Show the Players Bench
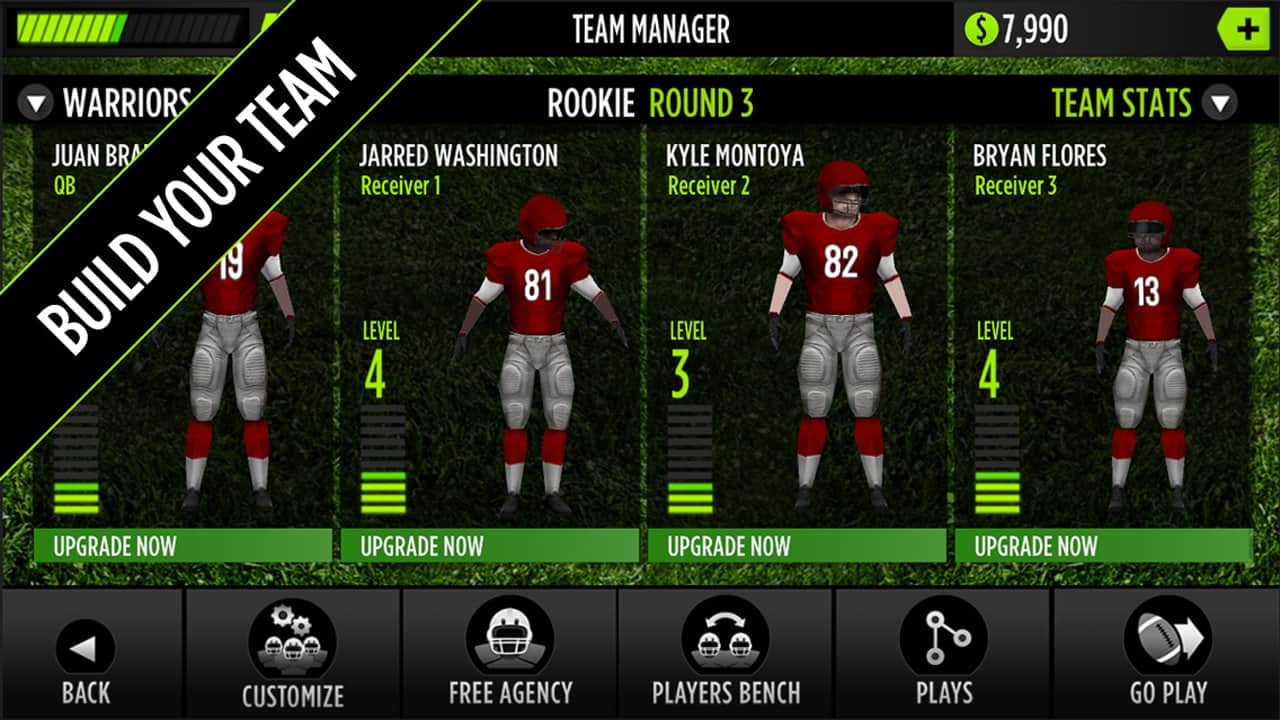Viewport: 1280px width, 720px height. pos(726,655)
